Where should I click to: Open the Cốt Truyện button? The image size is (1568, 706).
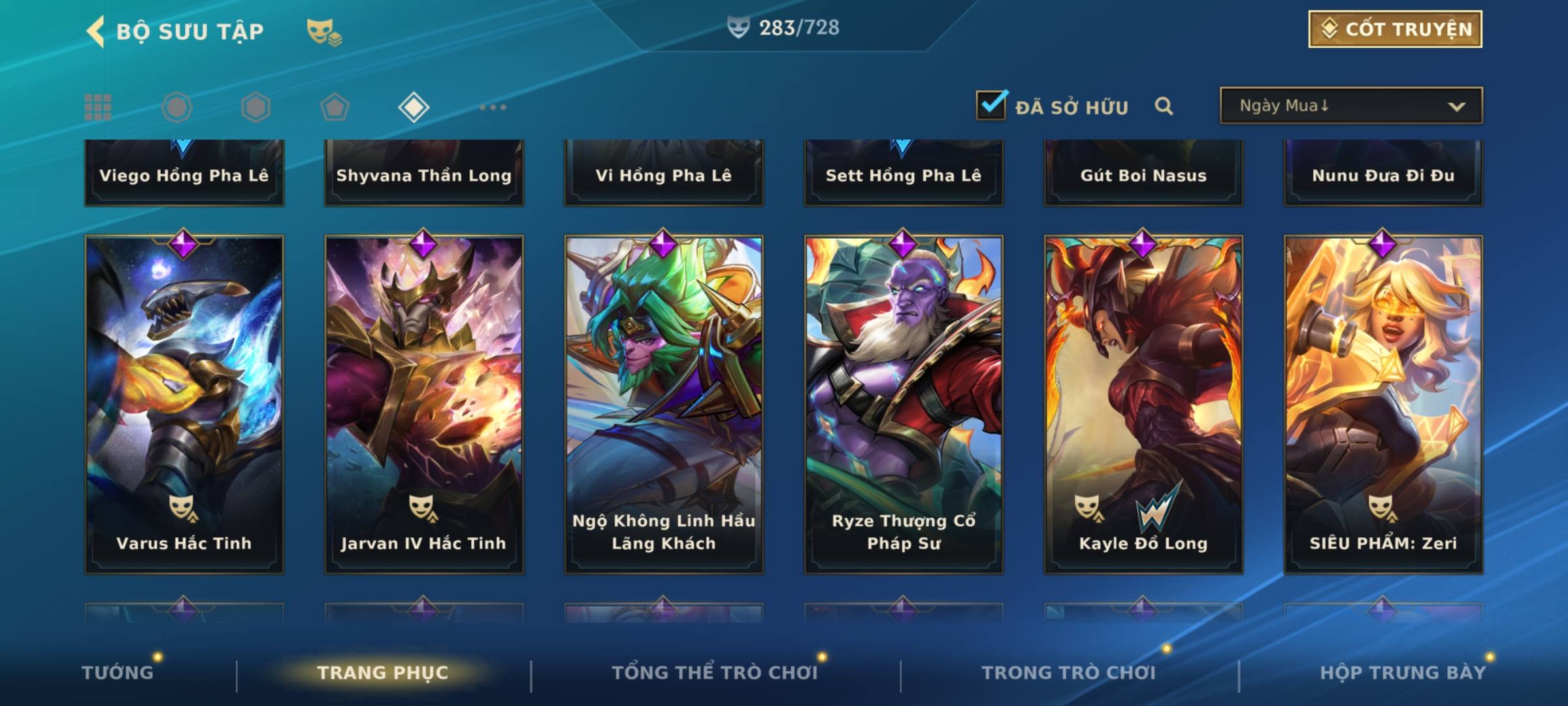tap(1395, 29)
